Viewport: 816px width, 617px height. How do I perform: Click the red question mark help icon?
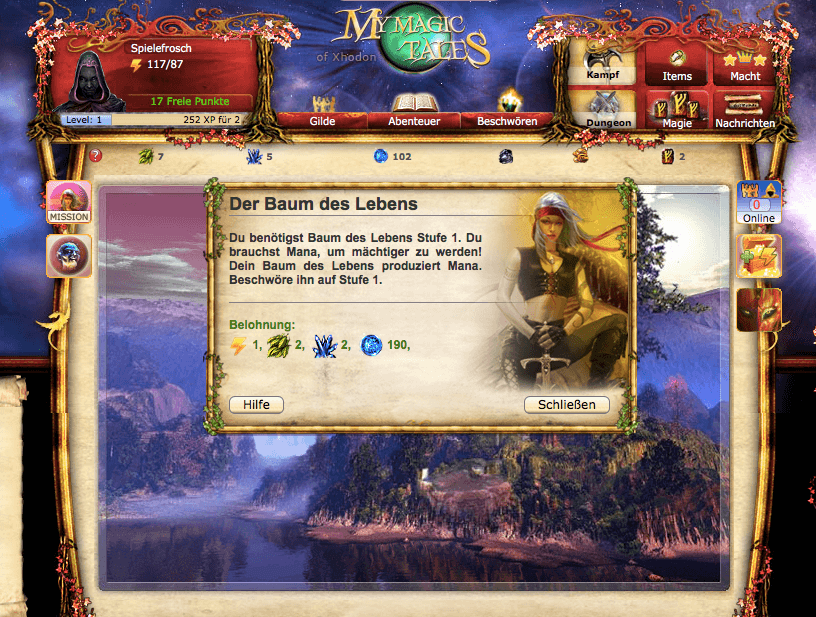[x=96, y=156]
